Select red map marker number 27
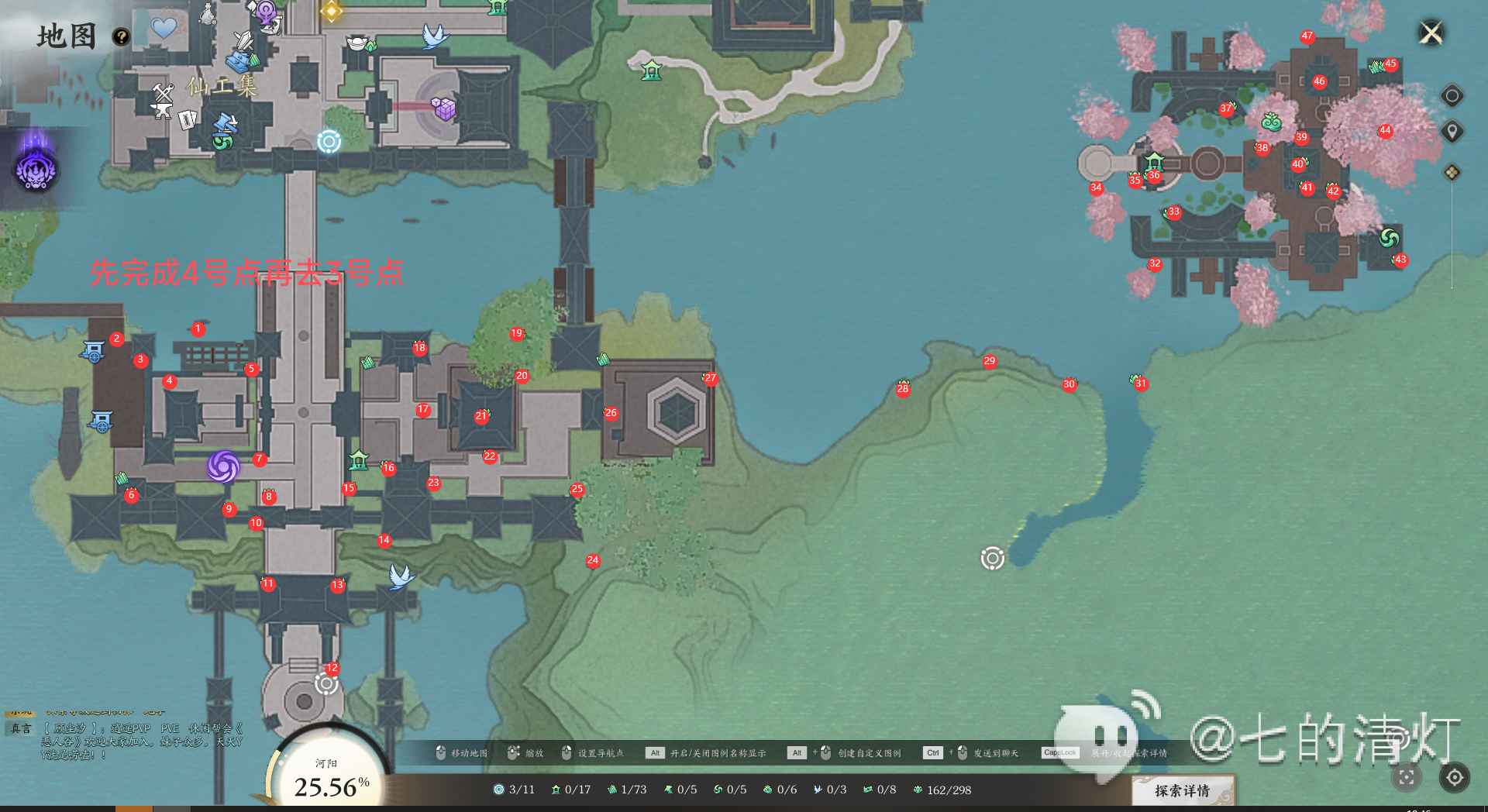Viewport: 1488px width, 812px height. point(710,378)
